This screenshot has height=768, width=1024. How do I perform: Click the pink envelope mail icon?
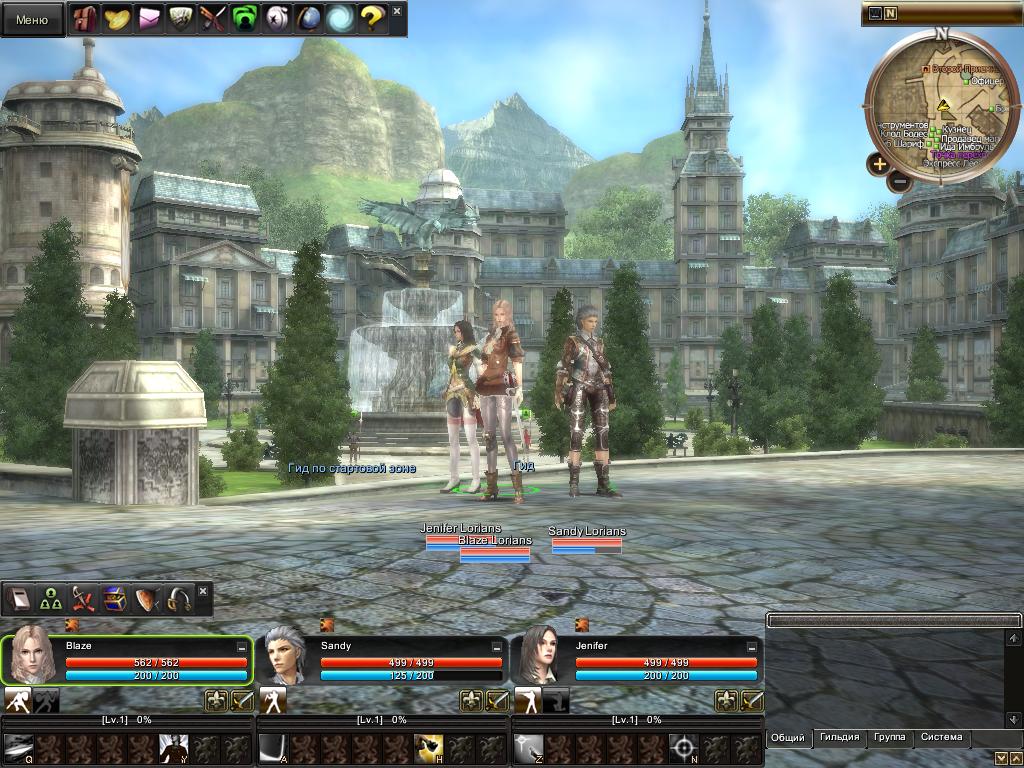click(x=150, y=19)
